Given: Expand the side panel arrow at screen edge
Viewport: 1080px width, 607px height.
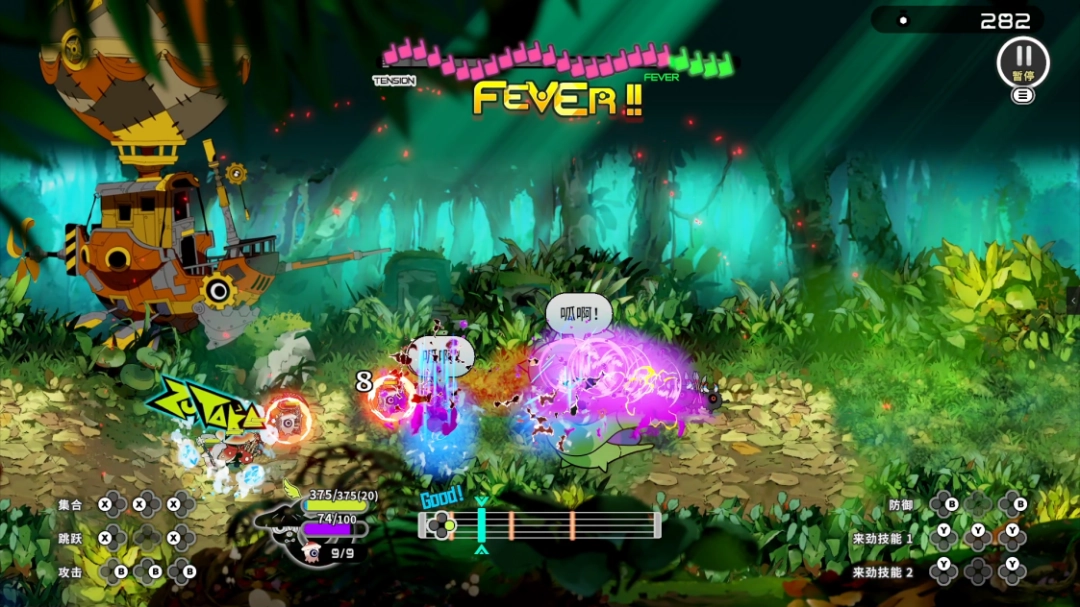Looking at the screenshot, I should [1073, 301].
